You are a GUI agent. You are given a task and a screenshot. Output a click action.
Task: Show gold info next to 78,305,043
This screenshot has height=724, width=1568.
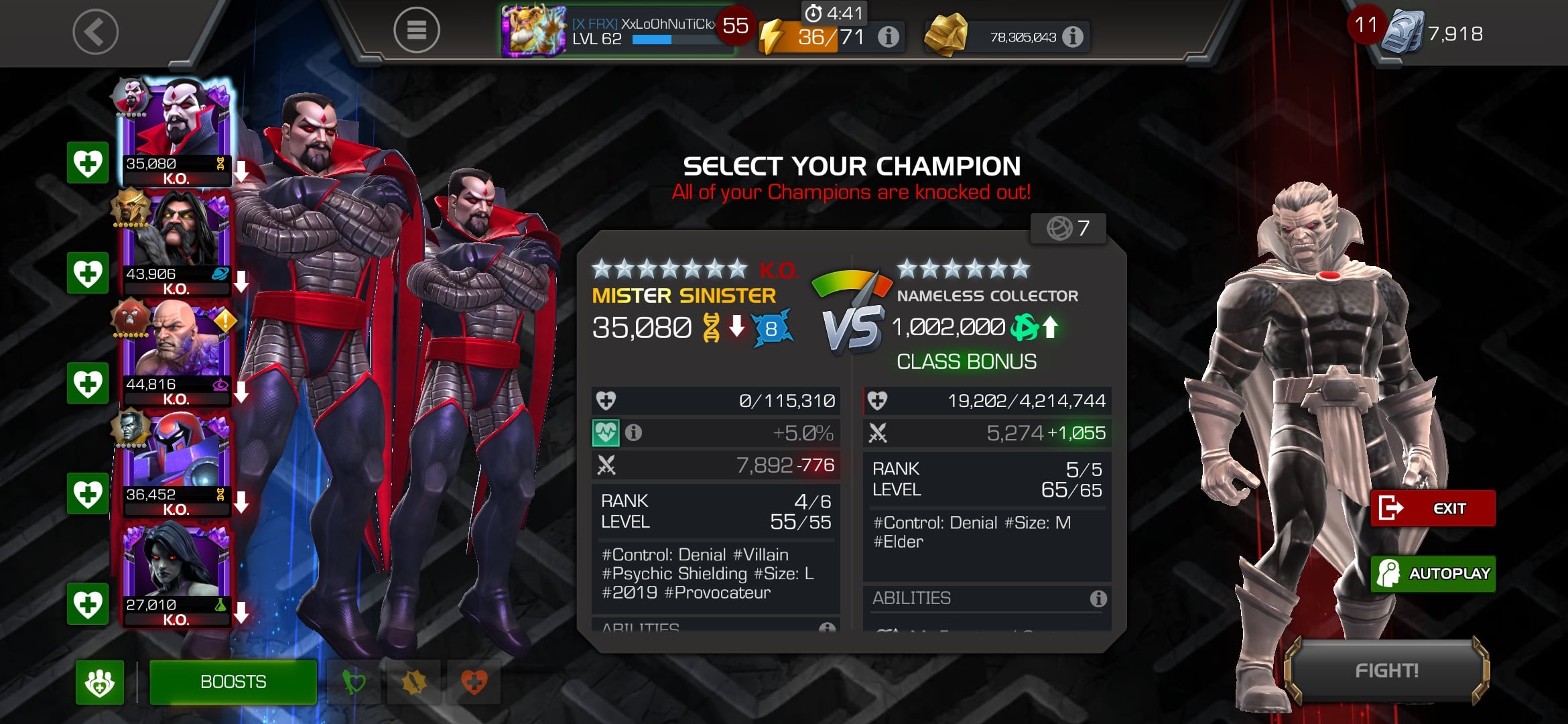1073,37
